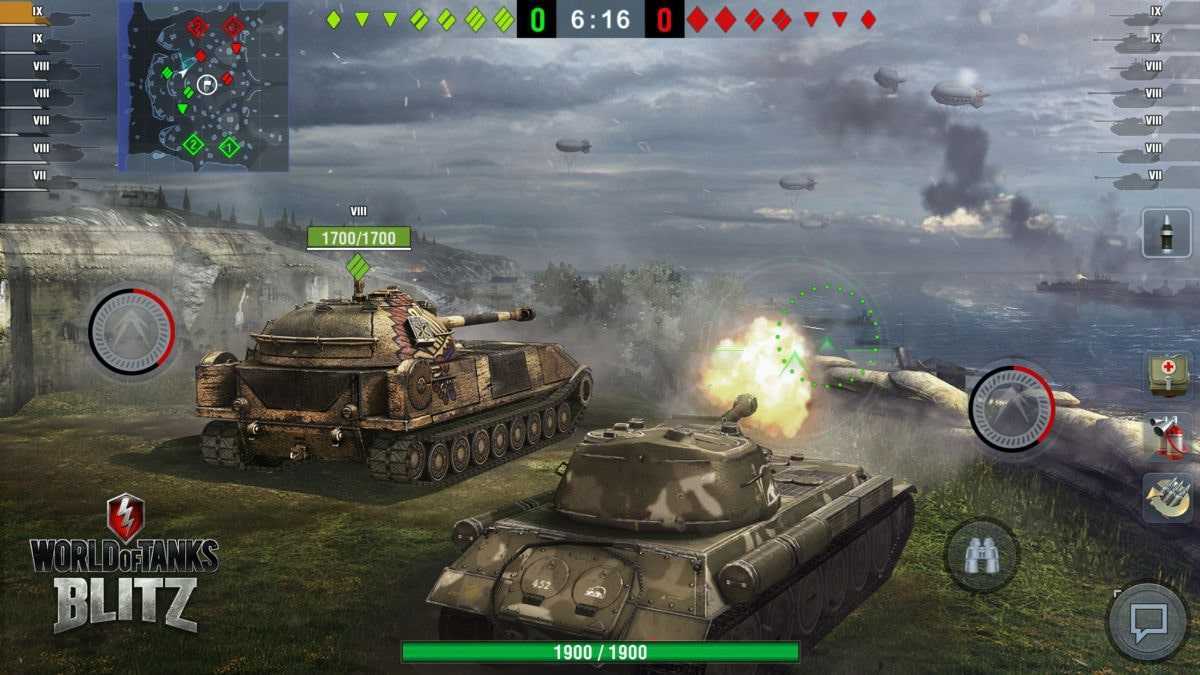
Task: Use the first aid kit consumable
Action: 1168,374
